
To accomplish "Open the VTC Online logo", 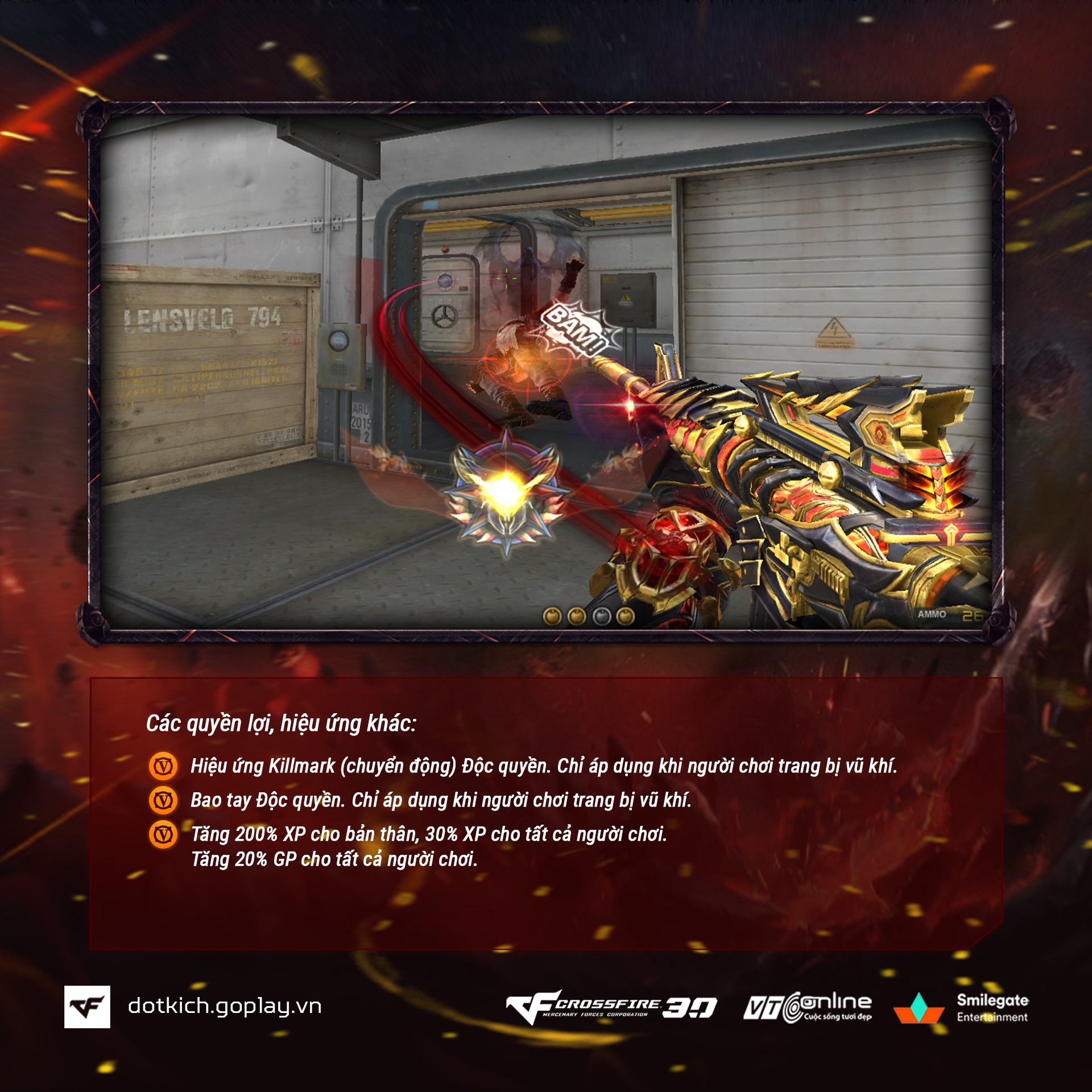I will coord(808,1007).
